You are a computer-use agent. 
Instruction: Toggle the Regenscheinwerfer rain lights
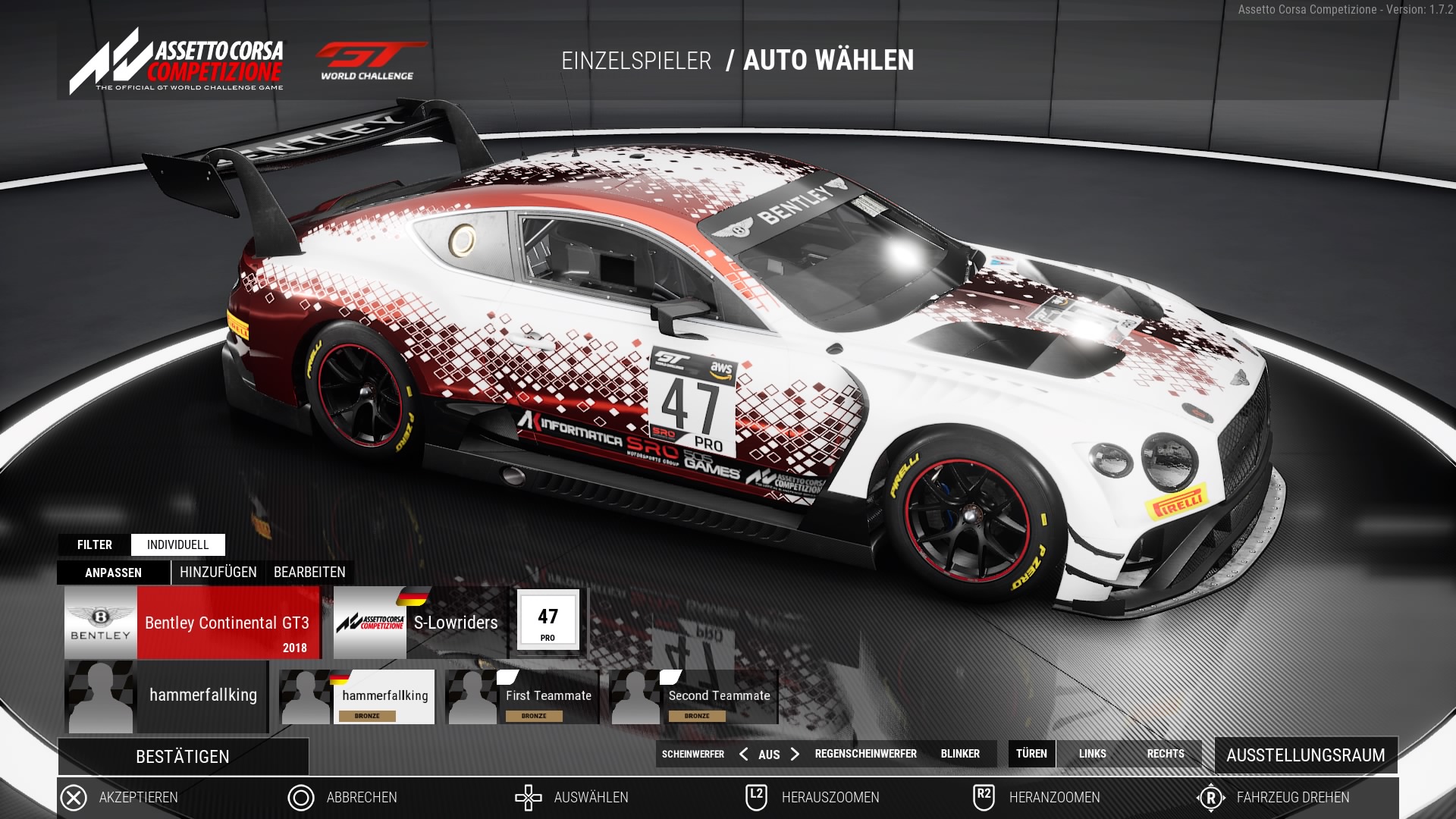865,754
